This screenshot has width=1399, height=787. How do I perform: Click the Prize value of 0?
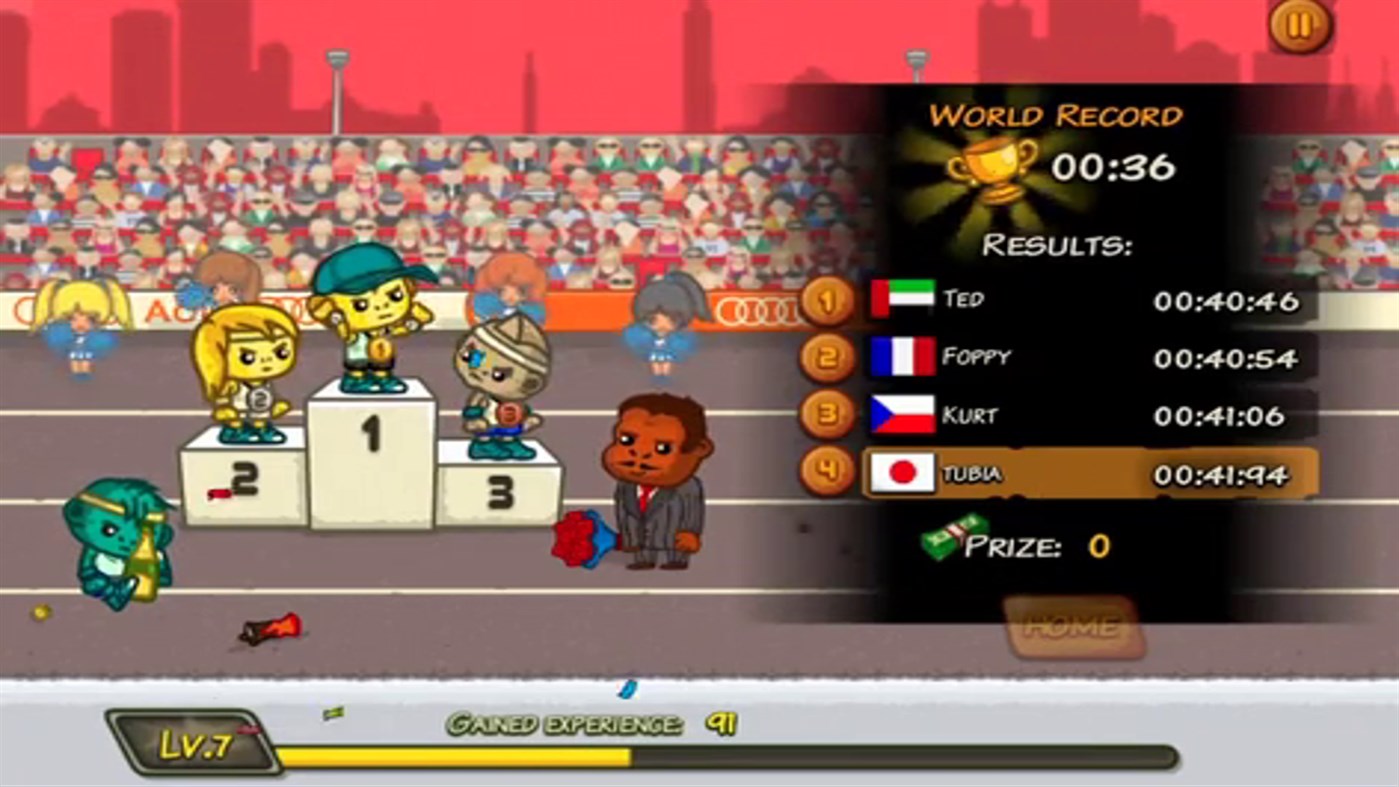point(1100,546)
